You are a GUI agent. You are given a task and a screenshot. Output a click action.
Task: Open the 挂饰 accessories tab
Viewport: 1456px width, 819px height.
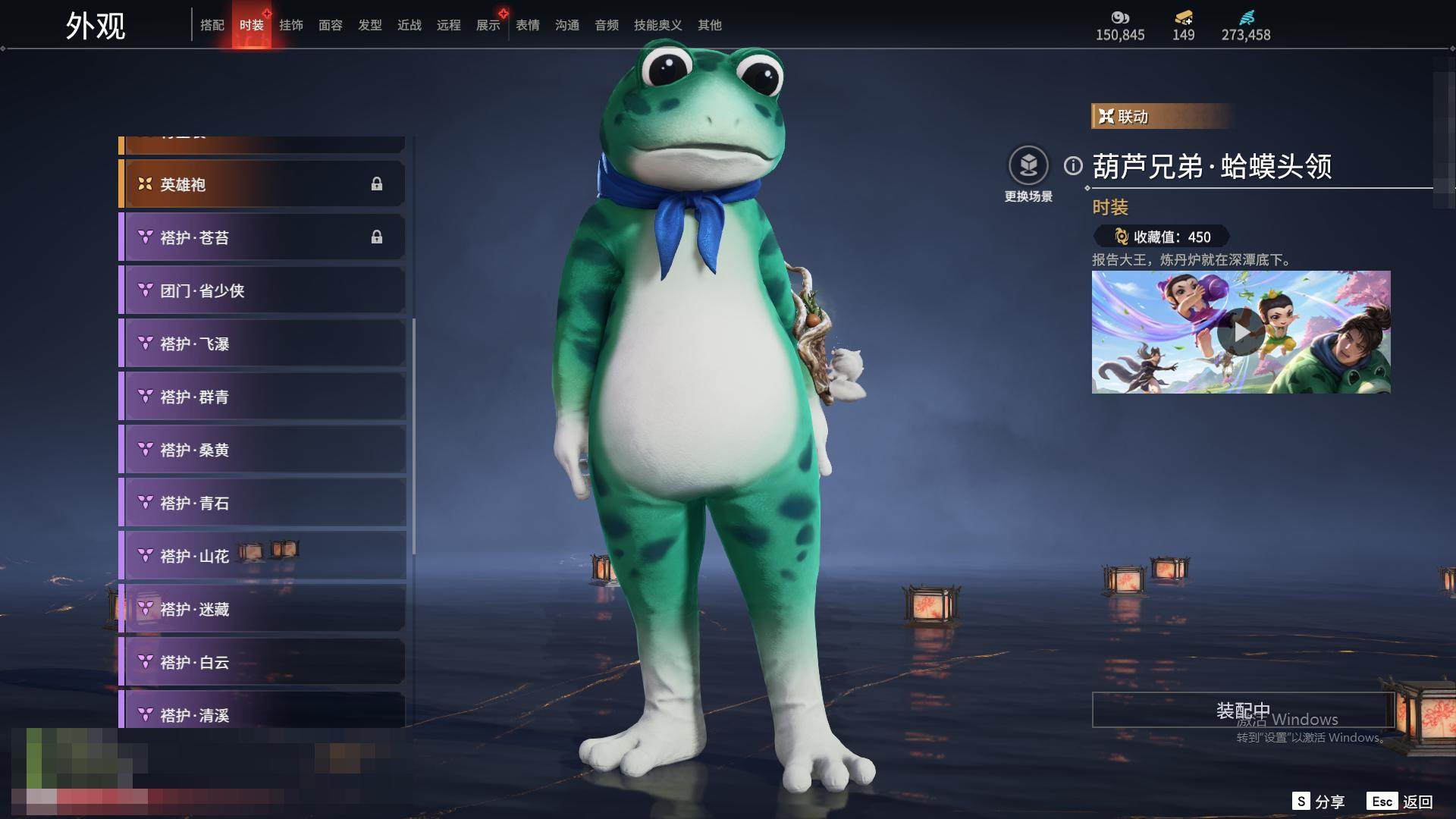click(x=291, y=25)
